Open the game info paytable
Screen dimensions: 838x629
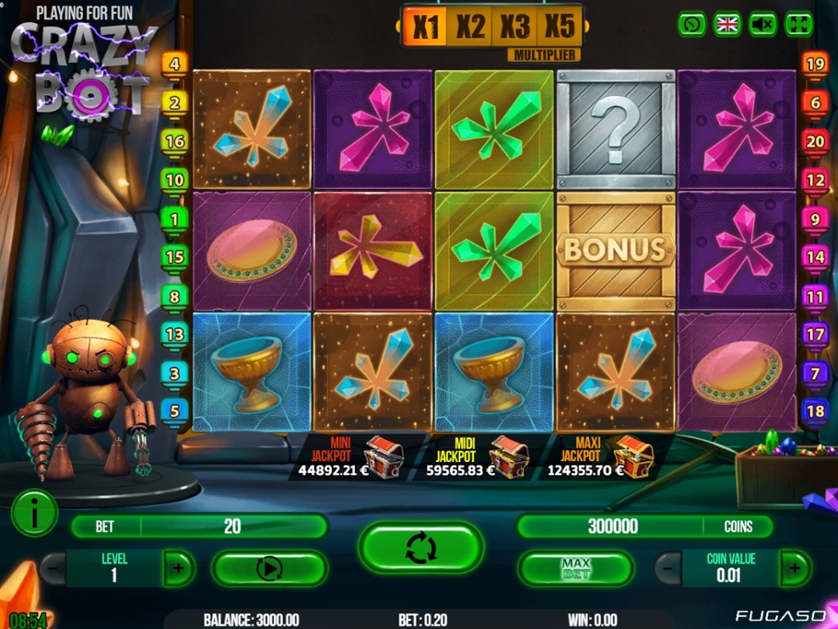click(x=33, y=514)
